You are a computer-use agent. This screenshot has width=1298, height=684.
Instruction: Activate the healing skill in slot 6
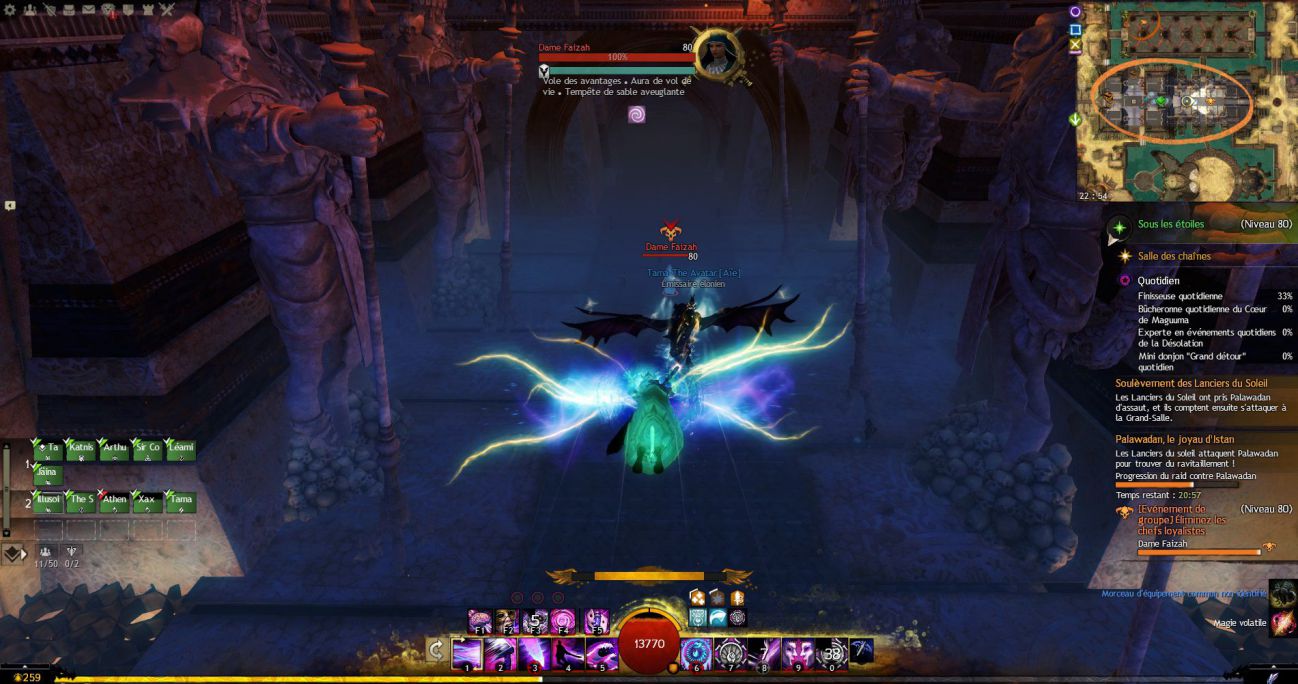click(x=696, y=653)
